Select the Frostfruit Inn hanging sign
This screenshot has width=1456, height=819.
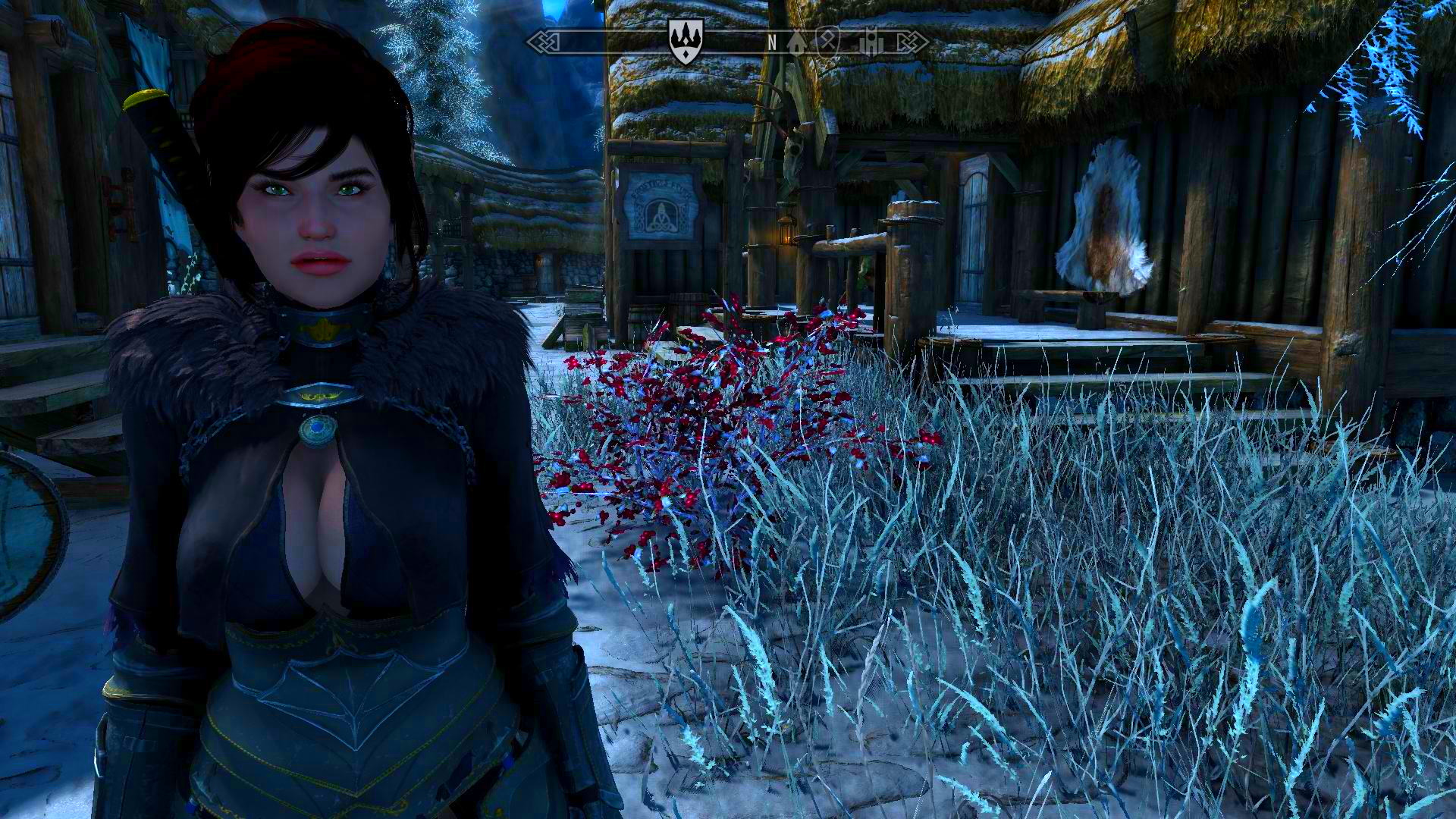[x=661, y=205]
